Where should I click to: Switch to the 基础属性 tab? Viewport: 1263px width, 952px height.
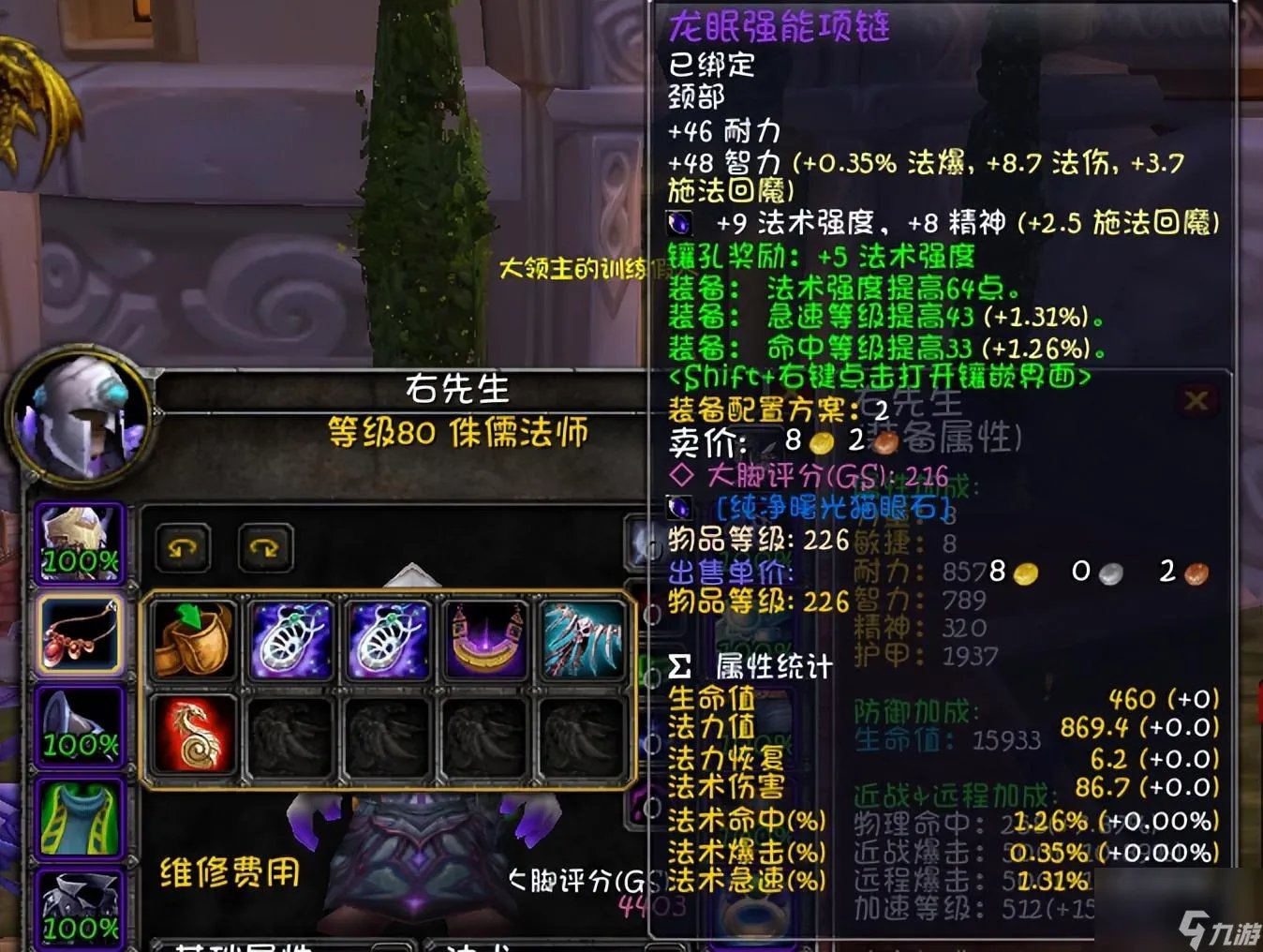(236, 945)
